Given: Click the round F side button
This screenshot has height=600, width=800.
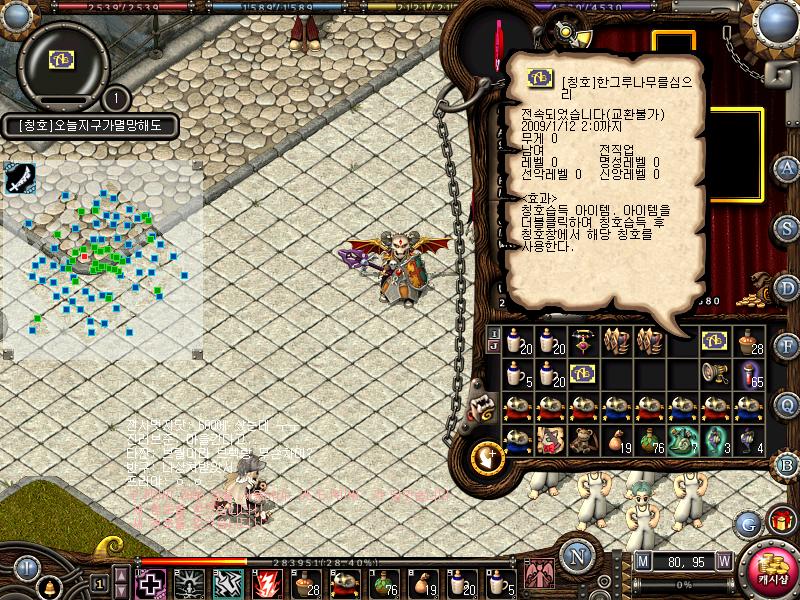Looking at the screenshot, I should click(787, 346).
